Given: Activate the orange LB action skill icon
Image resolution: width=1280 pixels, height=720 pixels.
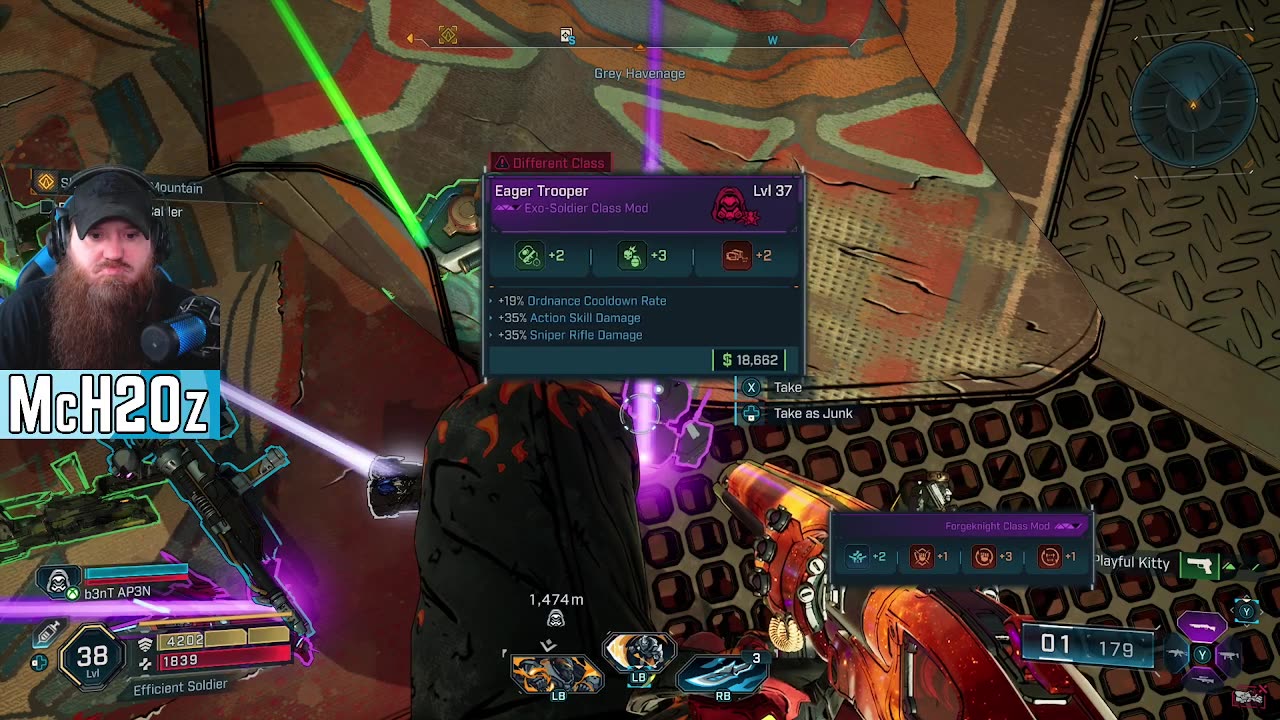Looking at the screenshot, I should pos(557,673).
